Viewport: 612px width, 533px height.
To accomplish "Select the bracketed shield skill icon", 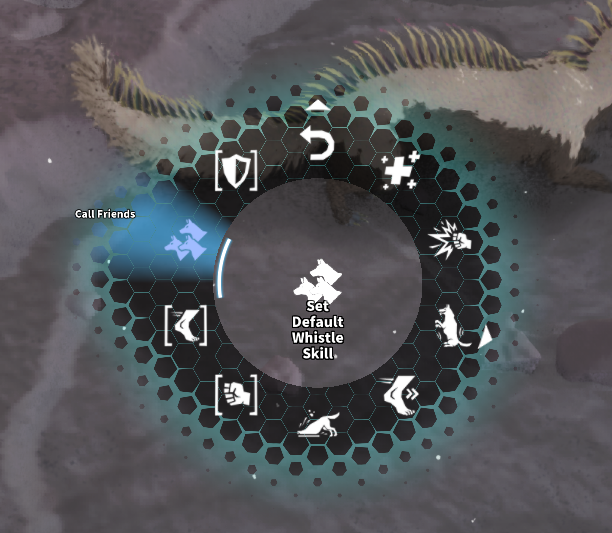I will pos(237,172).
